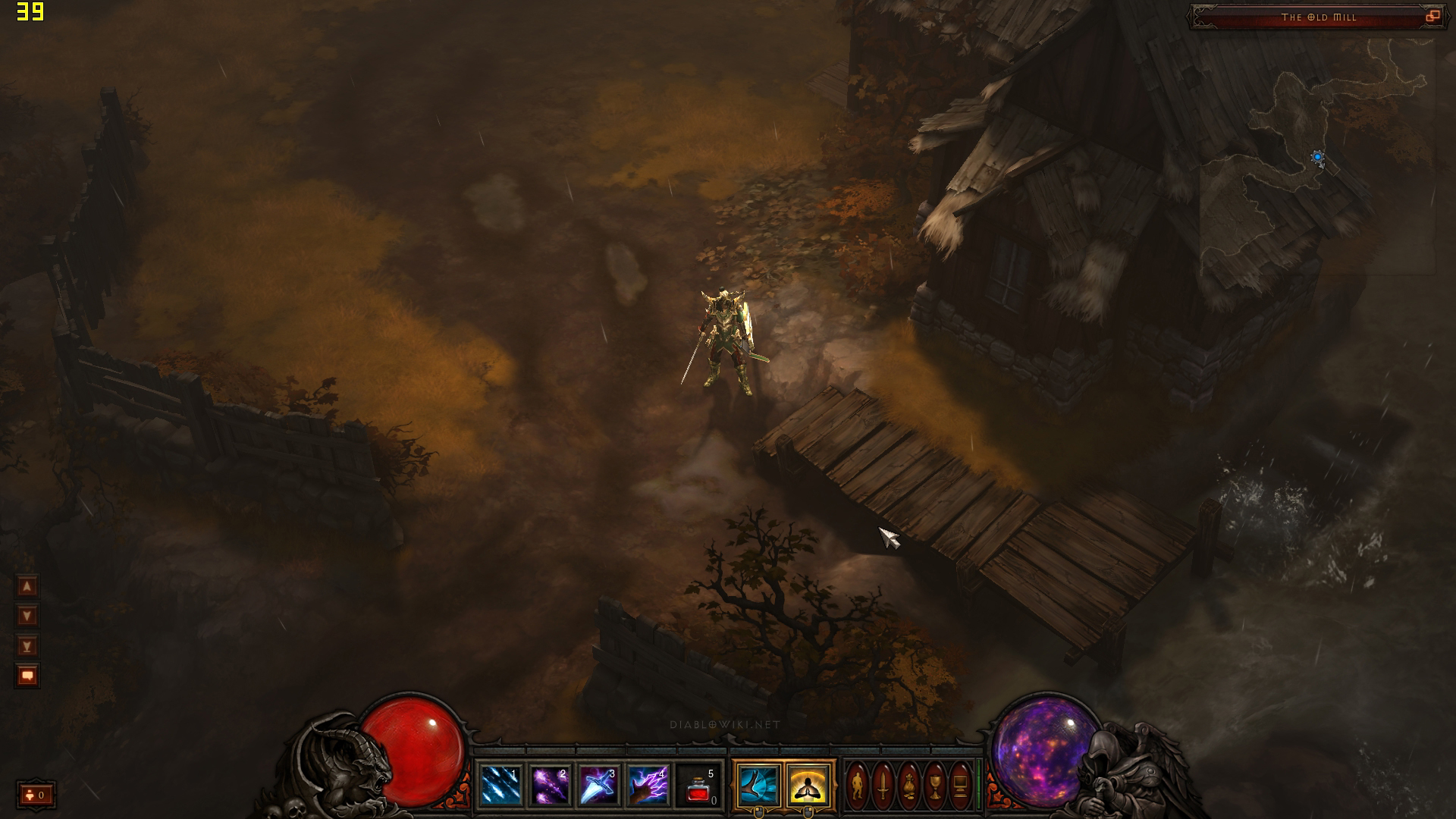Toggle the chat speech bubble button
1456x819 pixels.
click(x=27, y=676)
